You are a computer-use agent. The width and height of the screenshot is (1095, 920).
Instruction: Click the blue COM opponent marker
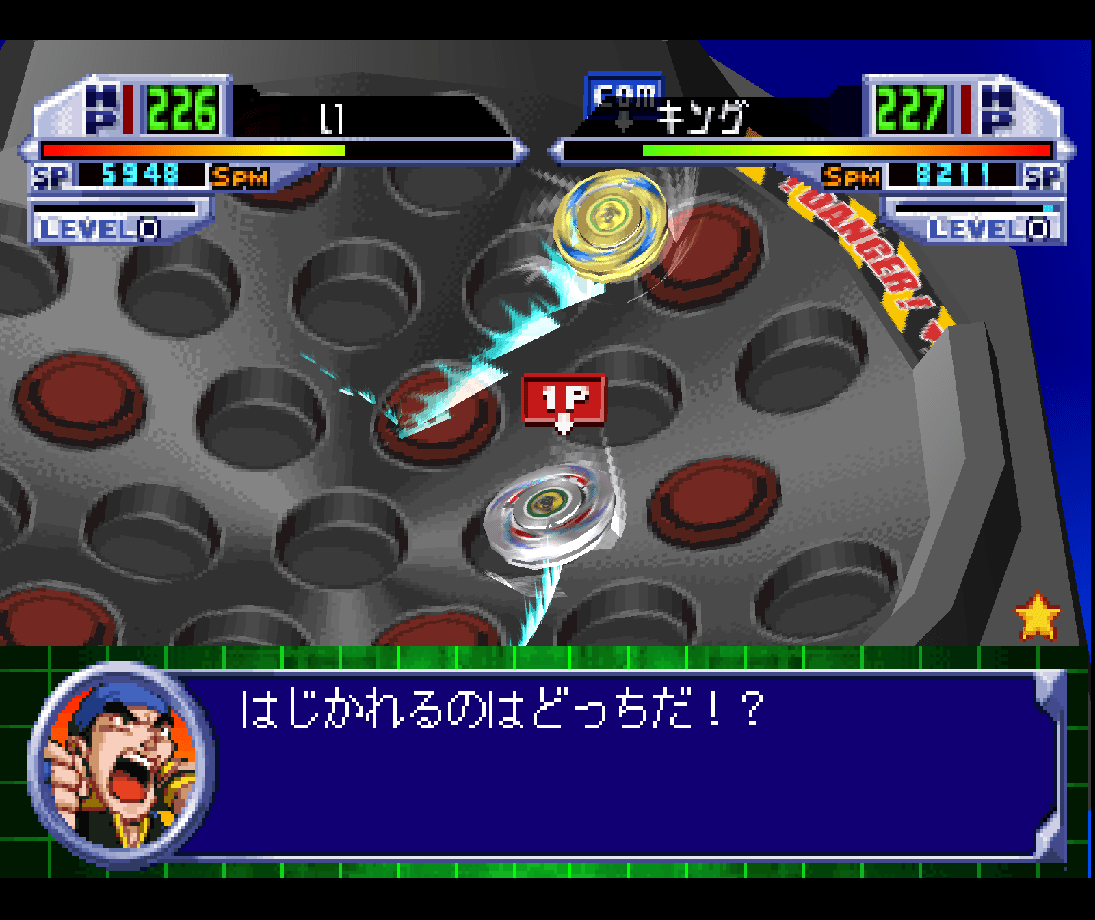(x=623, y=97)
